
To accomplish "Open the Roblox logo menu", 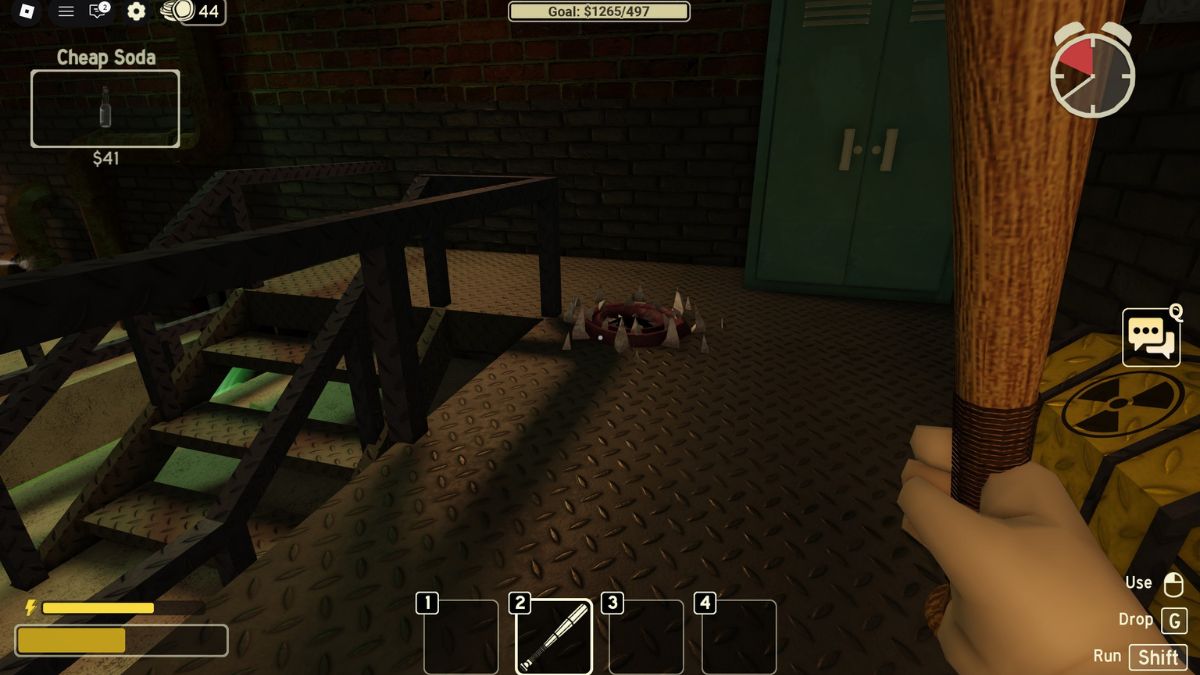I will tap(27, 11).
